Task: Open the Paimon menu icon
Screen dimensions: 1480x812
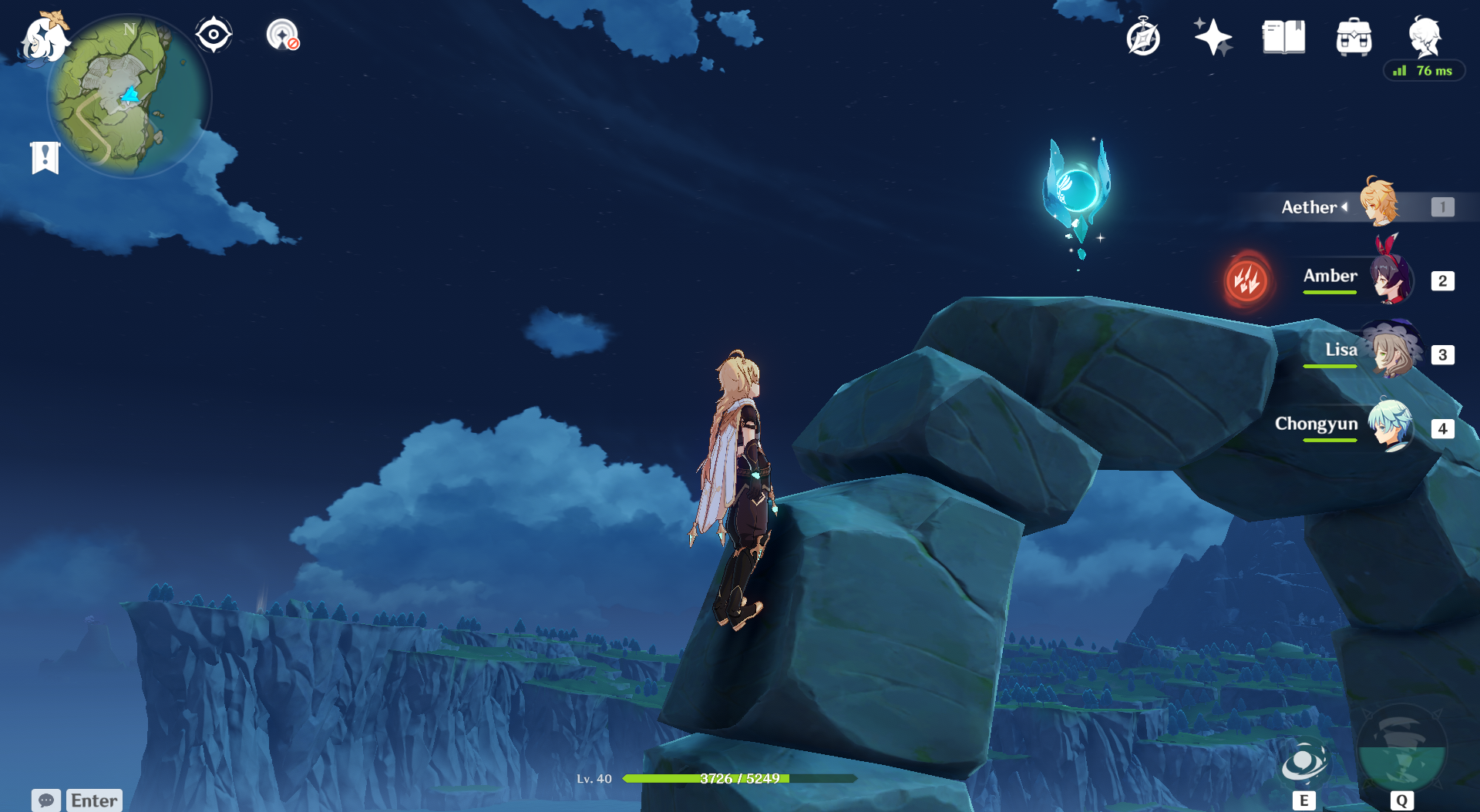Action: (45, 39)
